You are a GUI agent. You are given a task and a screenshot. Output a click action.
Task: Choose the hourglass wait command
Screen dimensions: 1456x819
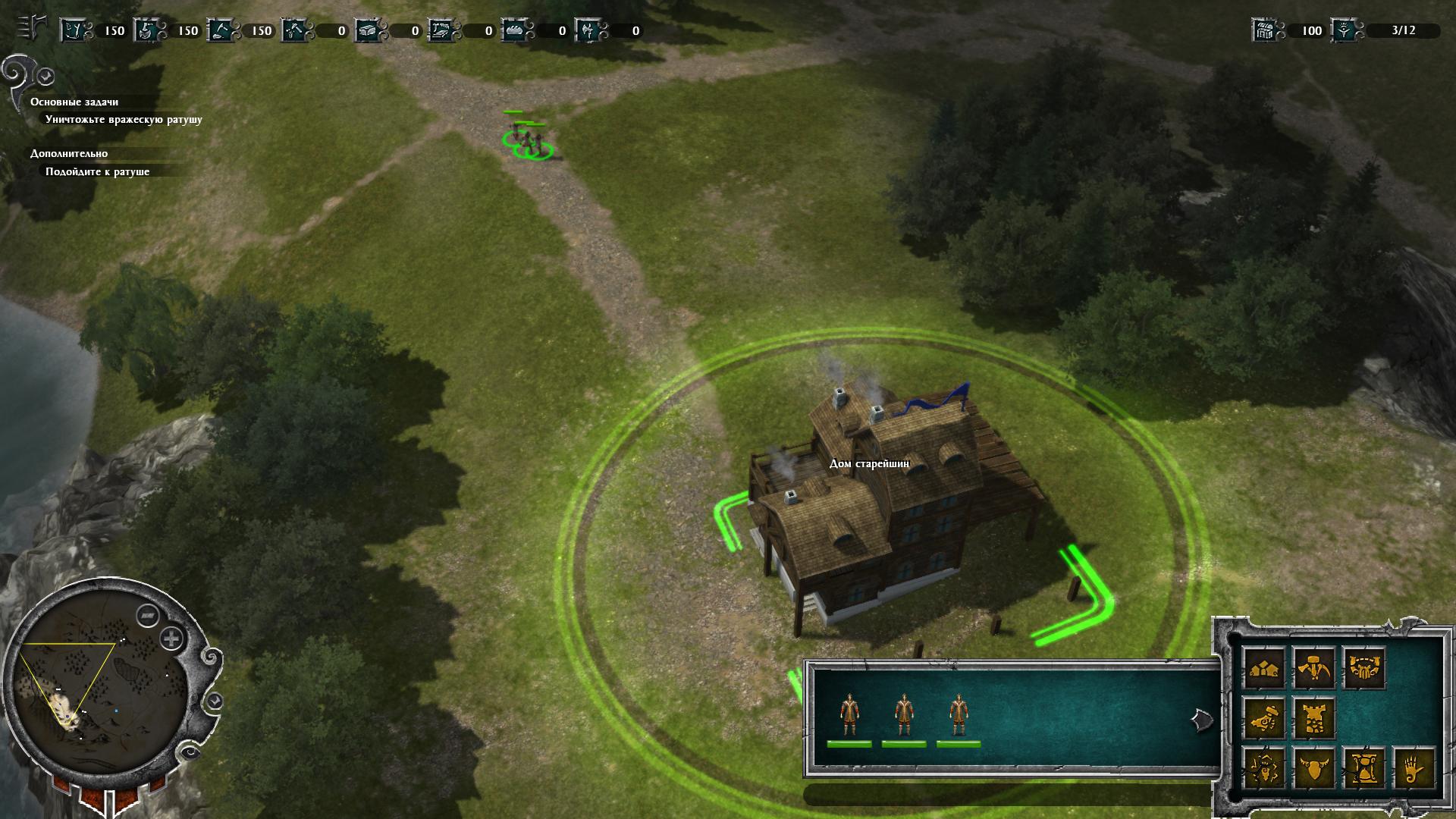[x=1363, y=768]
